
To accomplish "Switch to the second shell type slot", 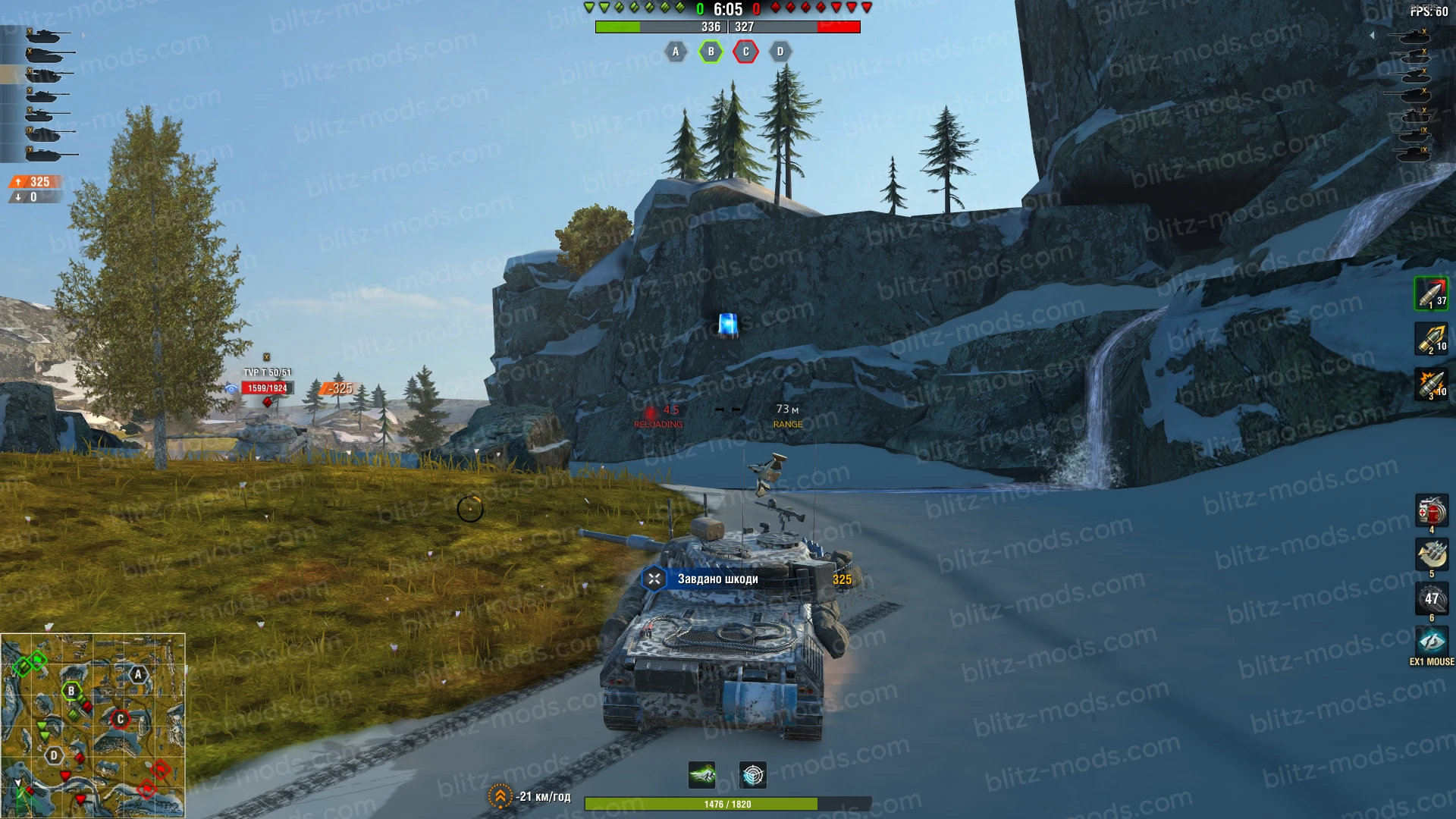I will click(1431, 339).
